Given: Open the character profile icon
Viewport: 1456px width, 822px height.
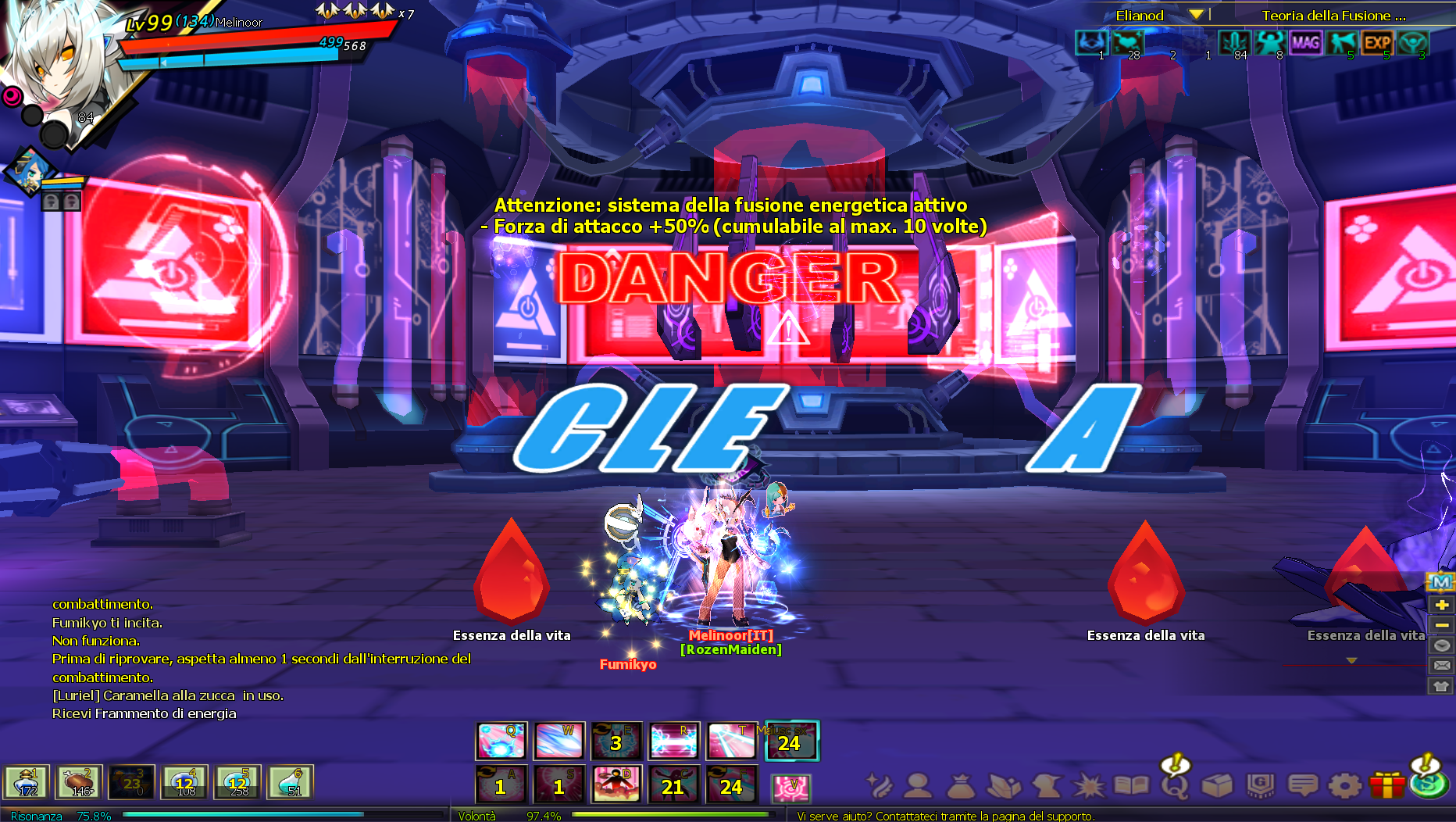Looking at the screenshot, I should (x=919, y=785).
